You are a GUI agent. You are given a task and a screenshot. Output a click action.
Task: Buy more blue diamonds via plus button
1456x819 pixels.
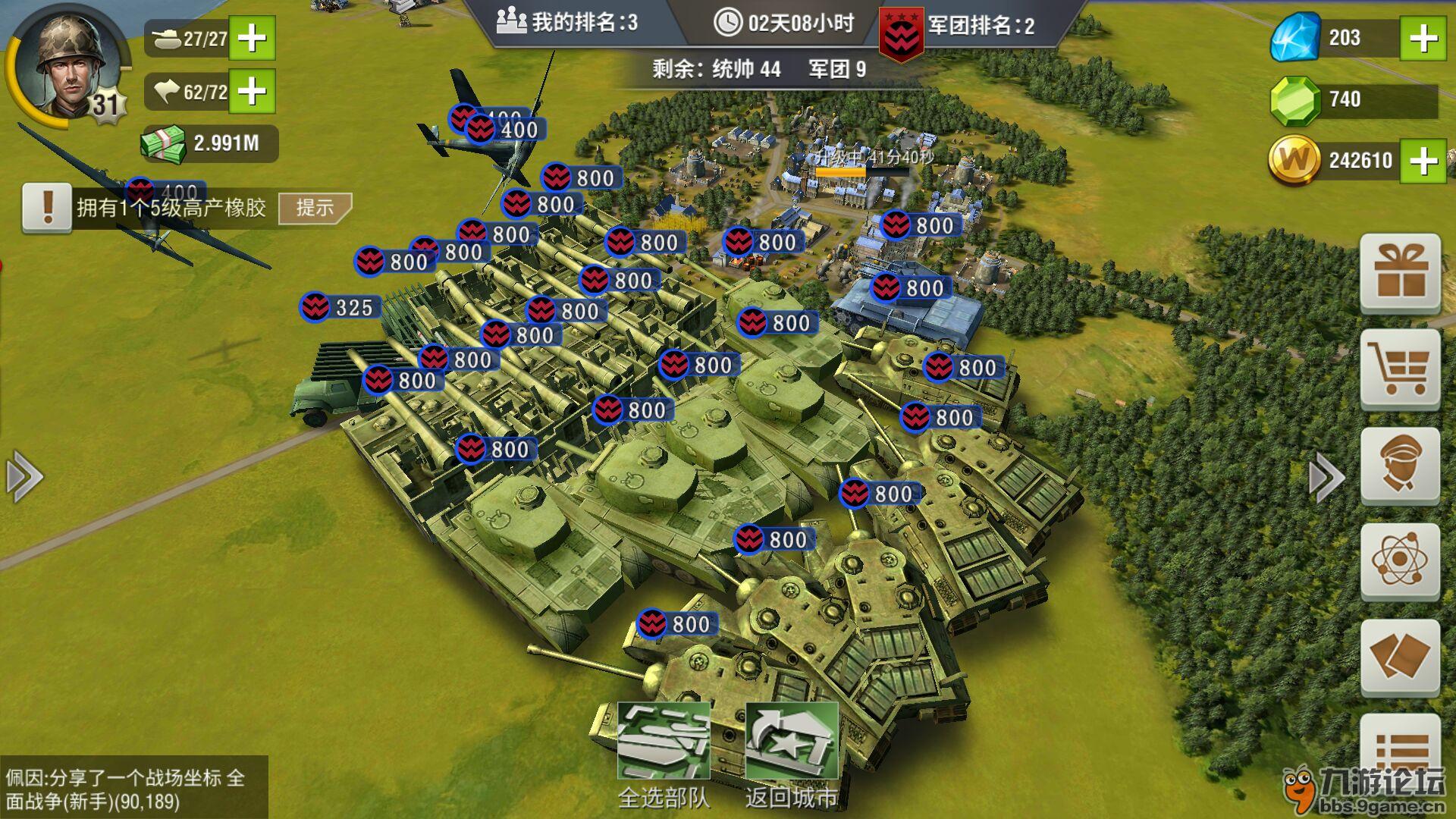(x=1423, y=38)
